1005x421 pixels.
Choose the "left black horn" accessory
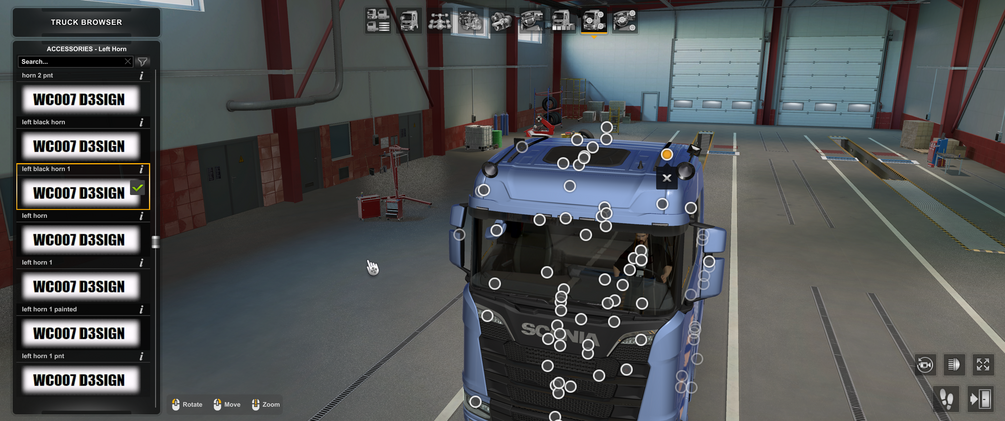[80, 146]
